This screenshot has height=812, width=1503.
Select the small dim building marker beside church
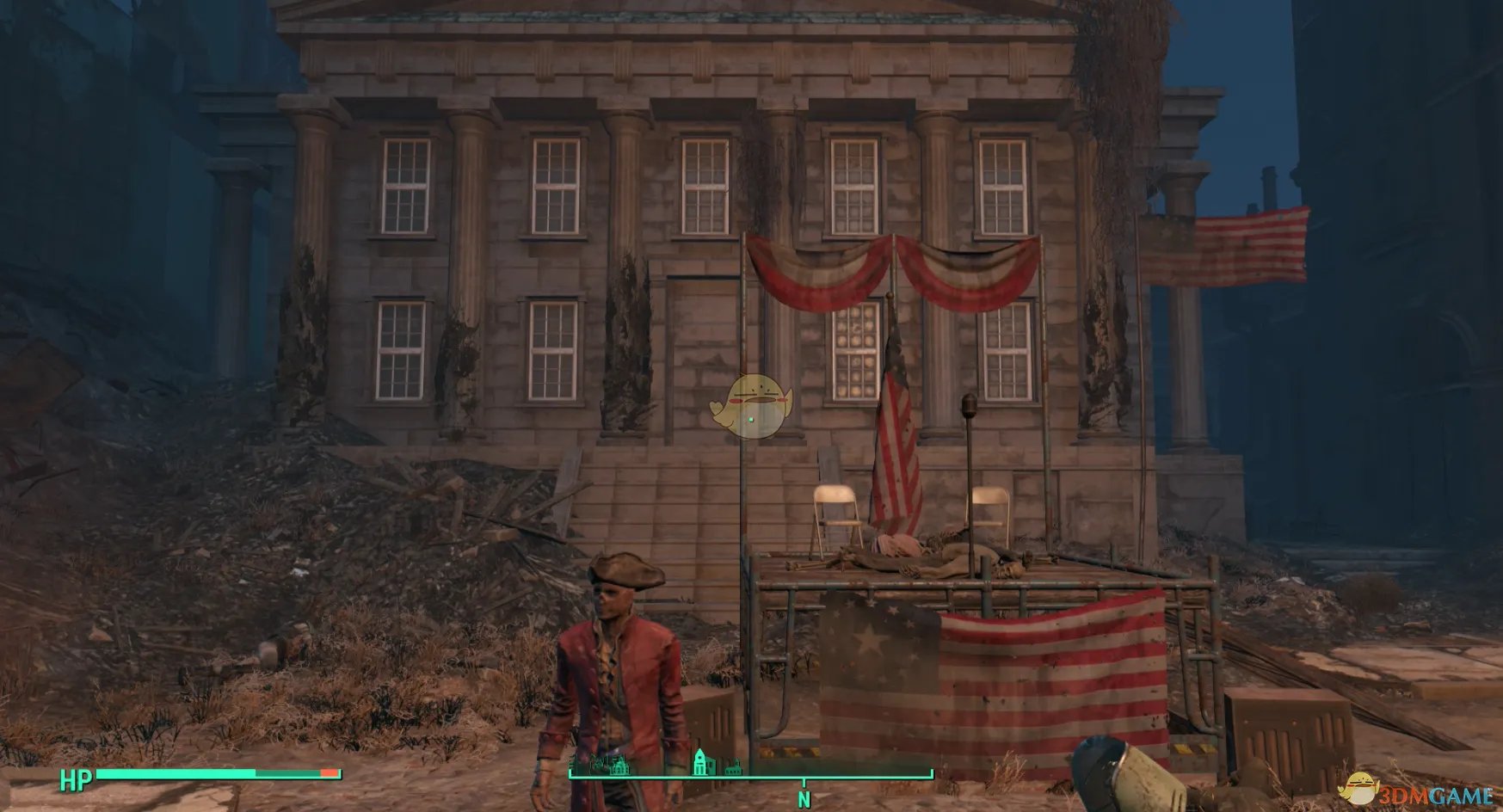pyautogui.click(x=732, y=767)
